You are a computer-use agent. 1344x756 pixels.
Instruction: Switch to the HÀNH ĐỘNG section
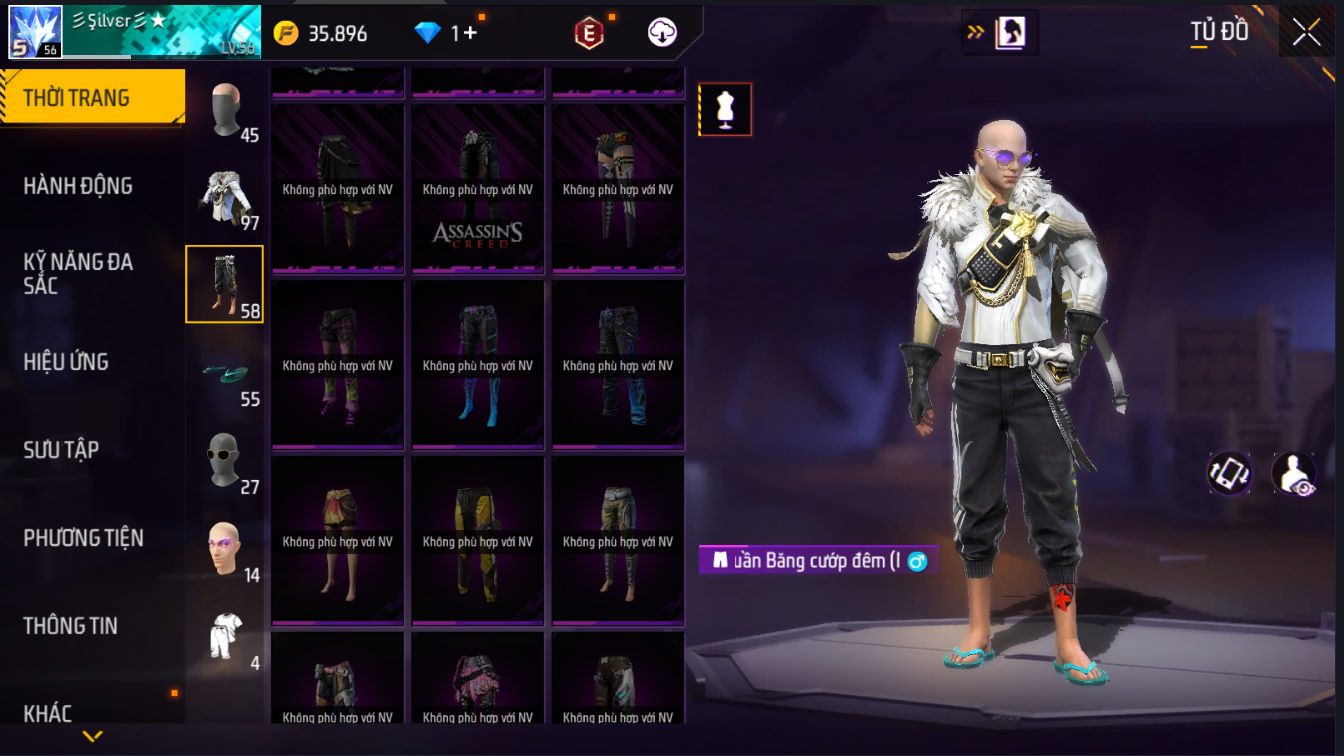78,186
